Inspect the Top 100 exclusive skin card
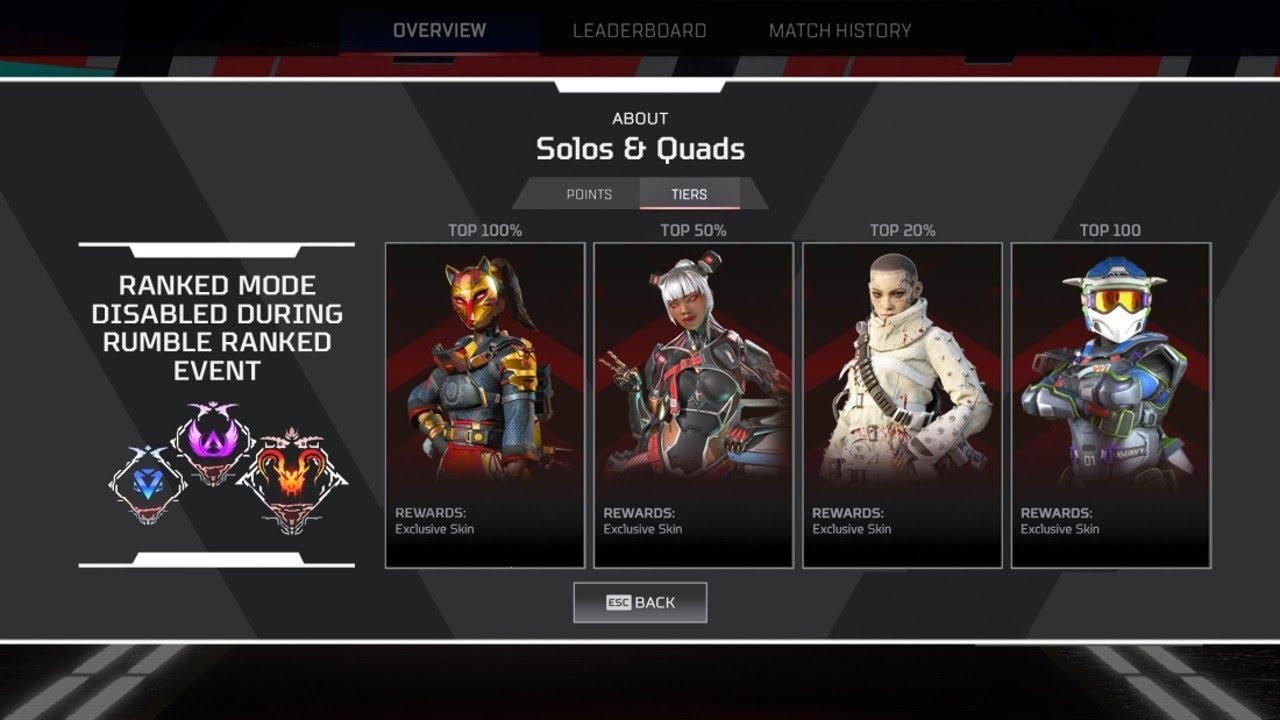 pos(1111,405)
